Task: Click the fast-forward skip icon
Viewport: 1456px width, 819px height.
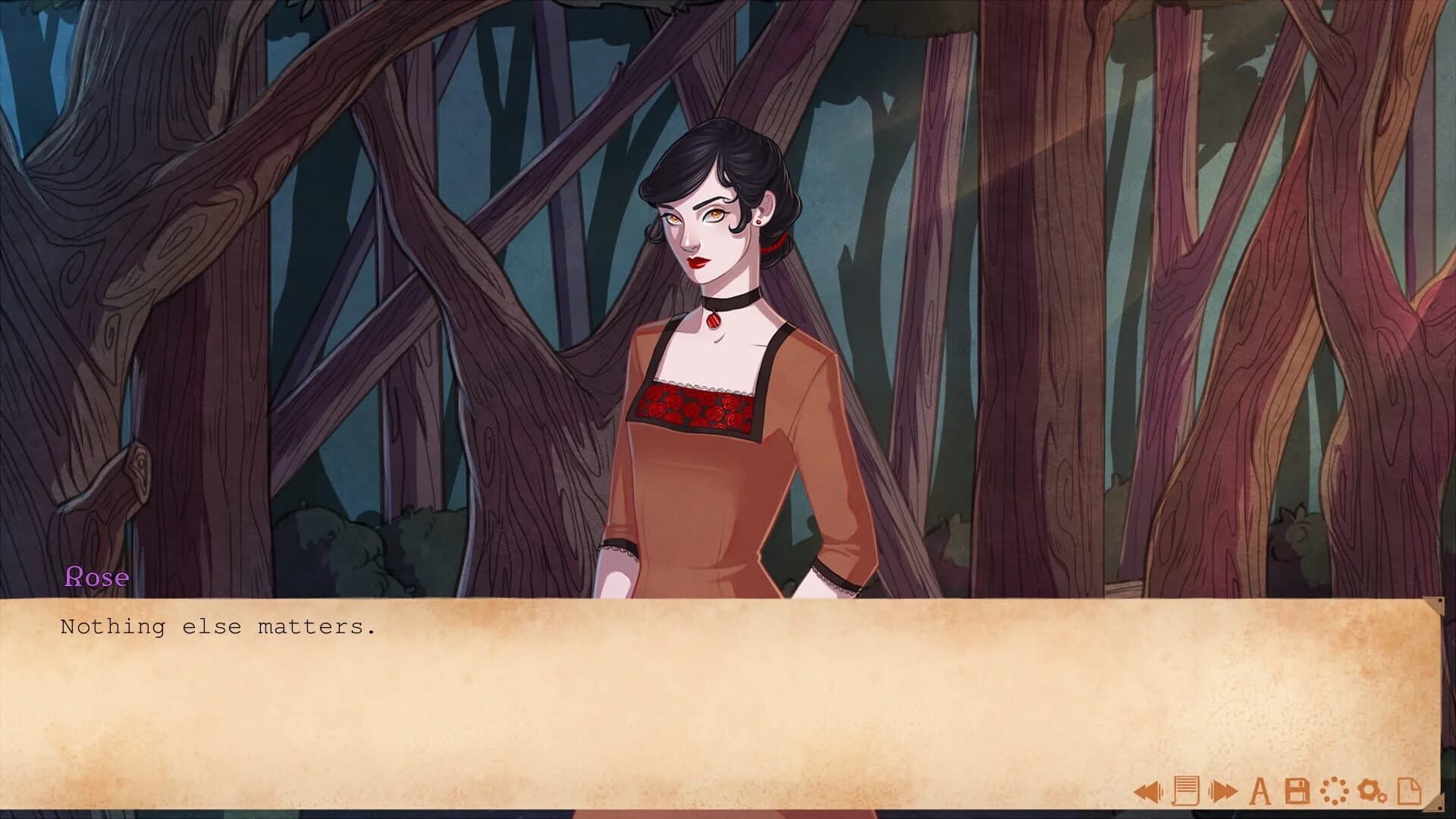Action: click(x=1225, y=791)
